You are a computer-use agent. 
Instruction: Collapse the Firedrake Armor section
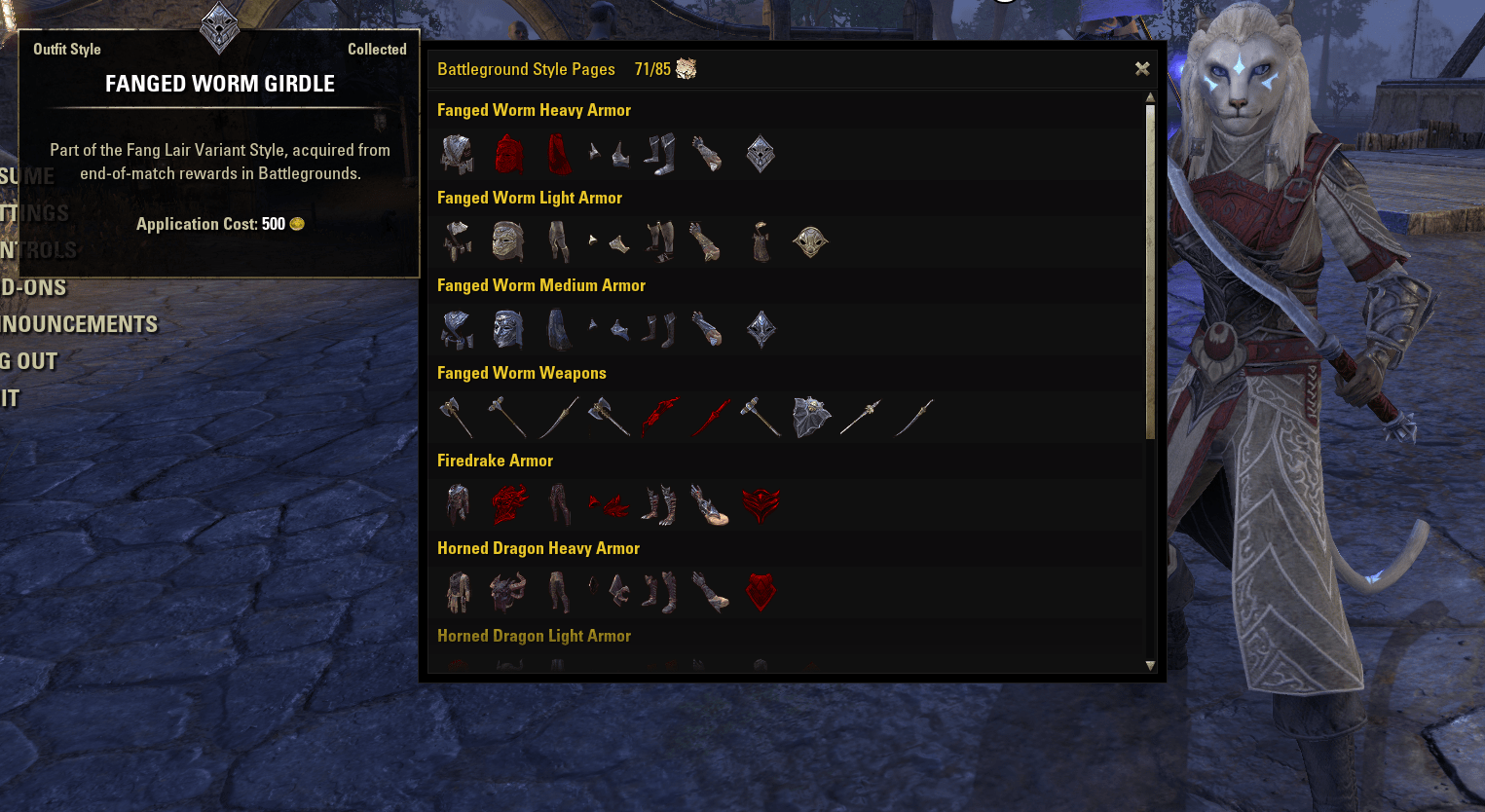pyautogui.click(x=495, y=460)
